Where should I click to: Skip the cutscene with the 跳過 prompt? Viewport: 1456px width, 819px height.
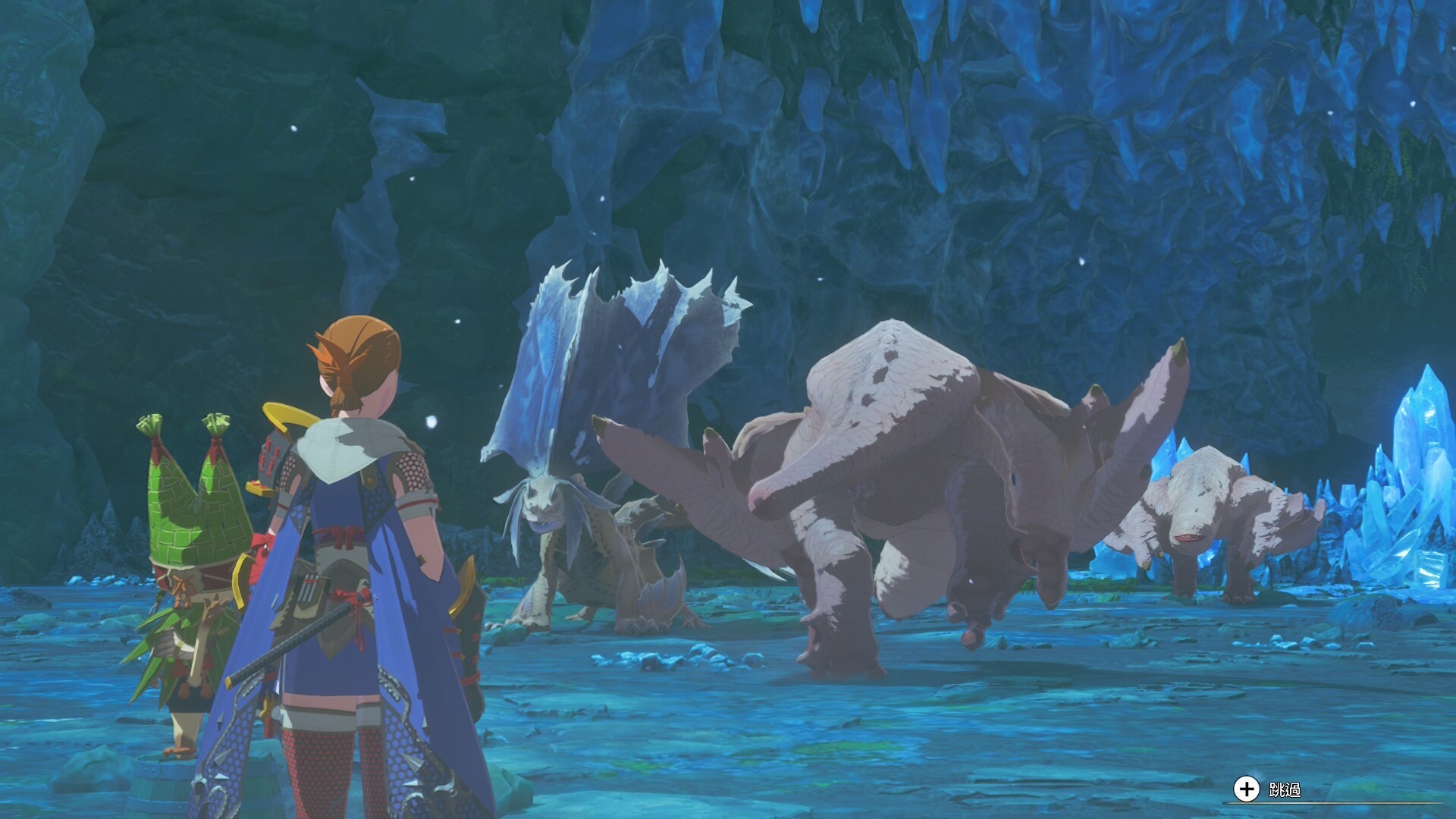[1267, 789]
